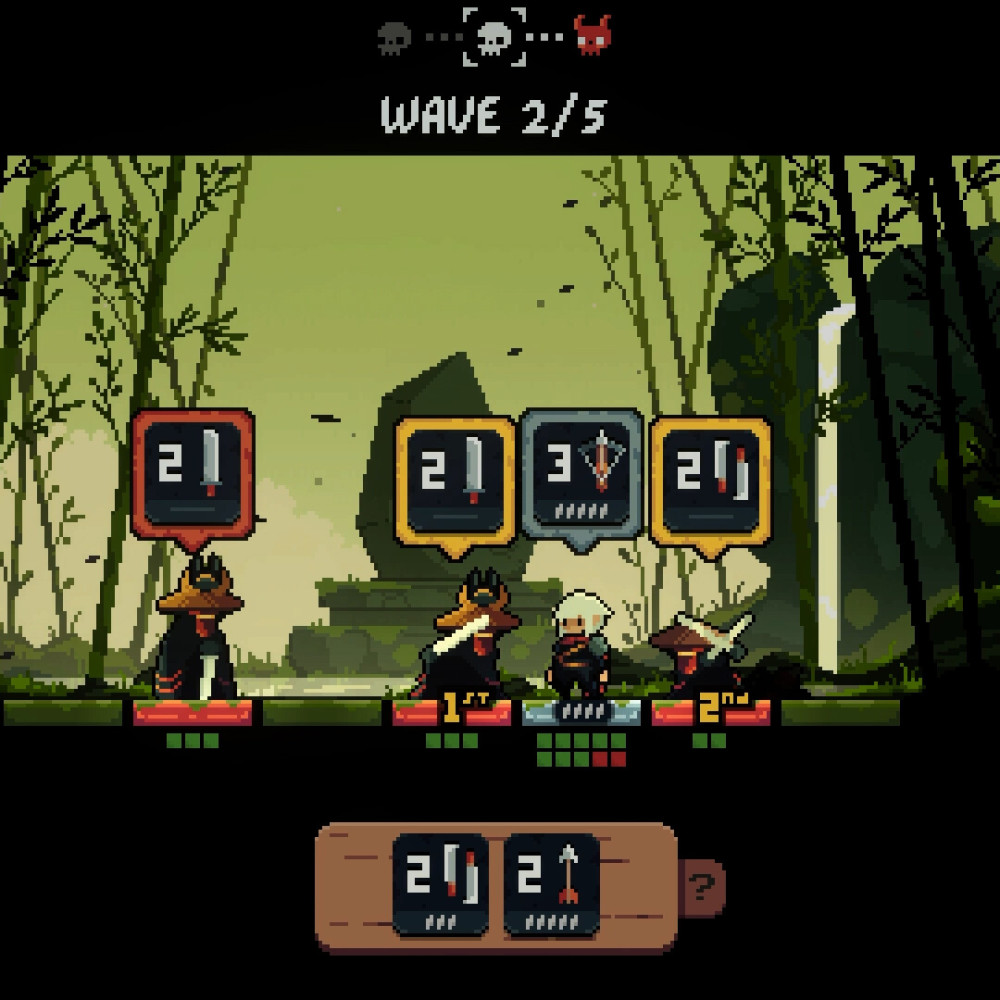Click the red demon boss wave icon
Image resolution: width=1000 pixels, height=1000 pixels.
pos(592,36)
